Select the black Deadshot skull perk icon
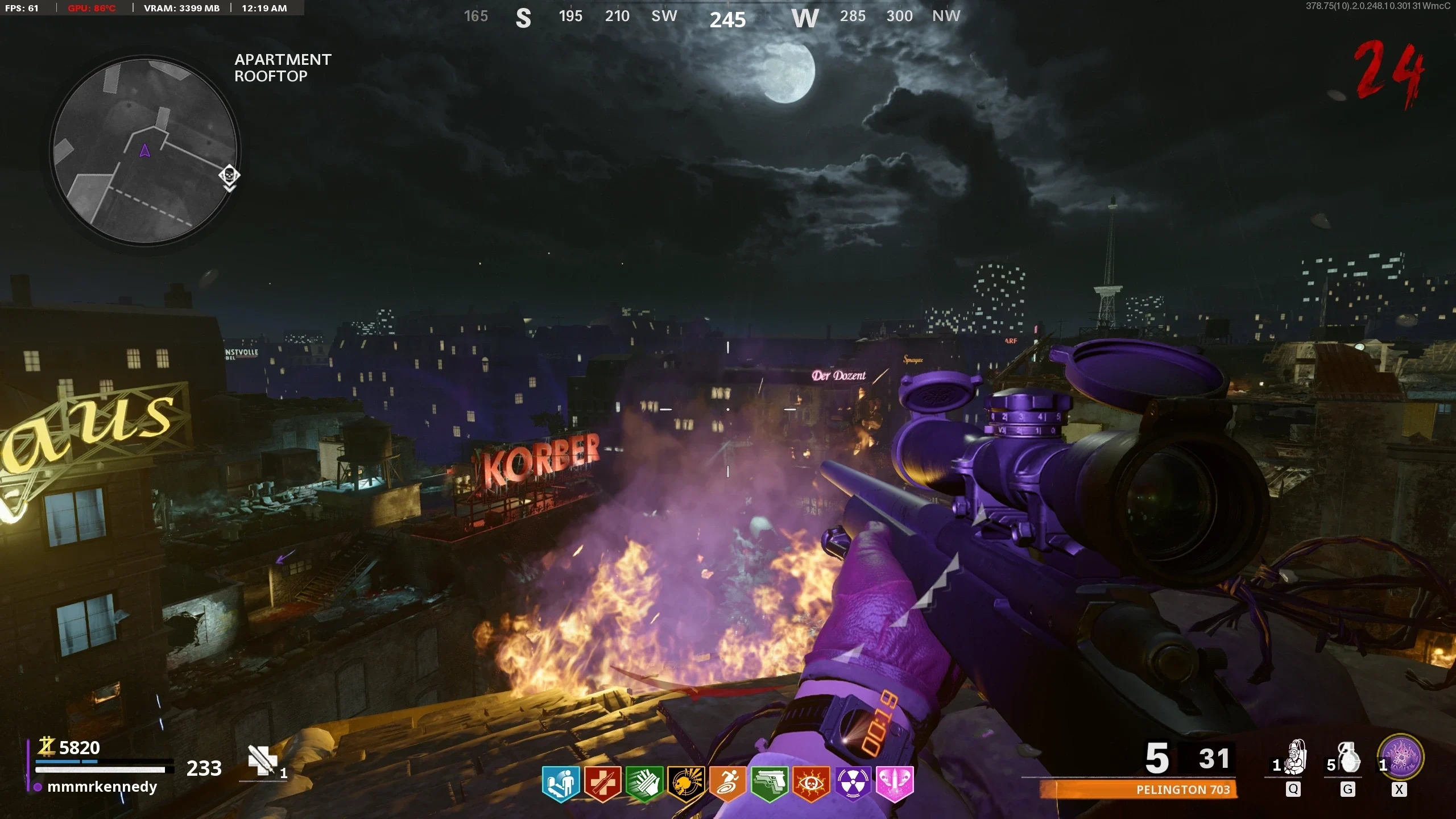The height and width of the screenshot is (819, 1456). click(x=686, y=784)
